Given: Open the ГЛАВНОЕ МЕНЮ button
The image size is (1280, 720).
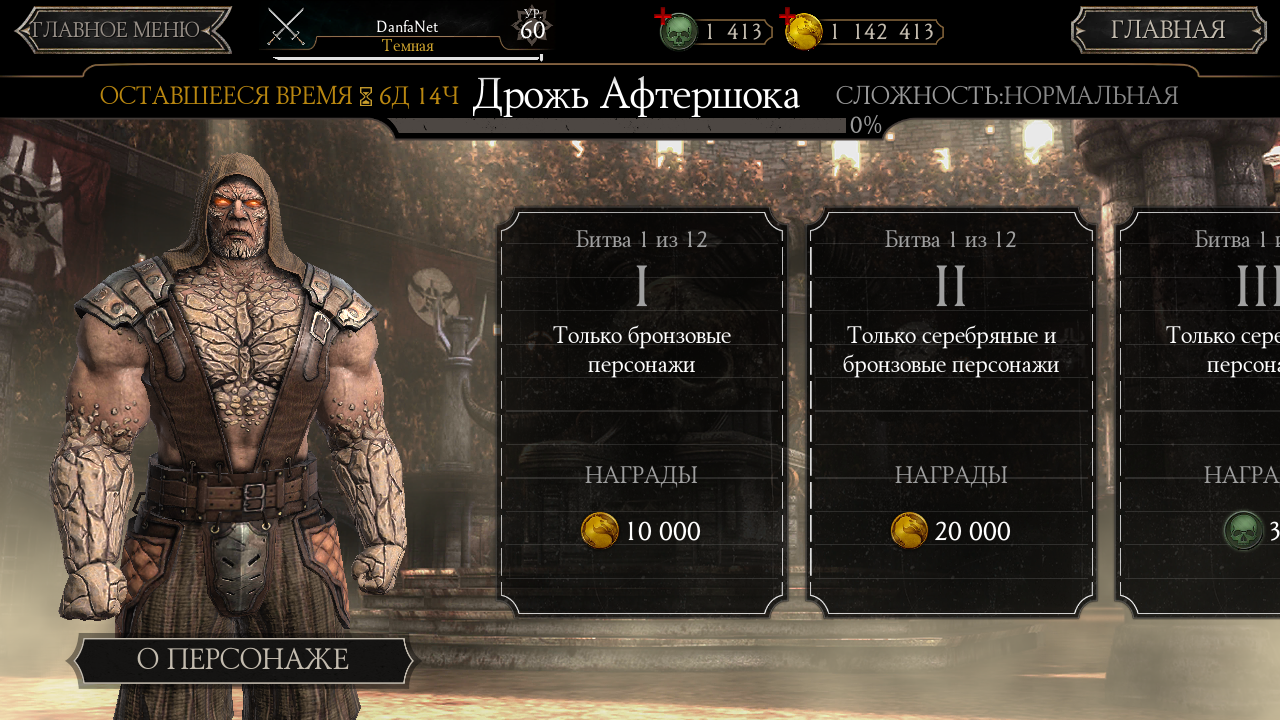Looking at the screenshot, I should coord(122,30).
